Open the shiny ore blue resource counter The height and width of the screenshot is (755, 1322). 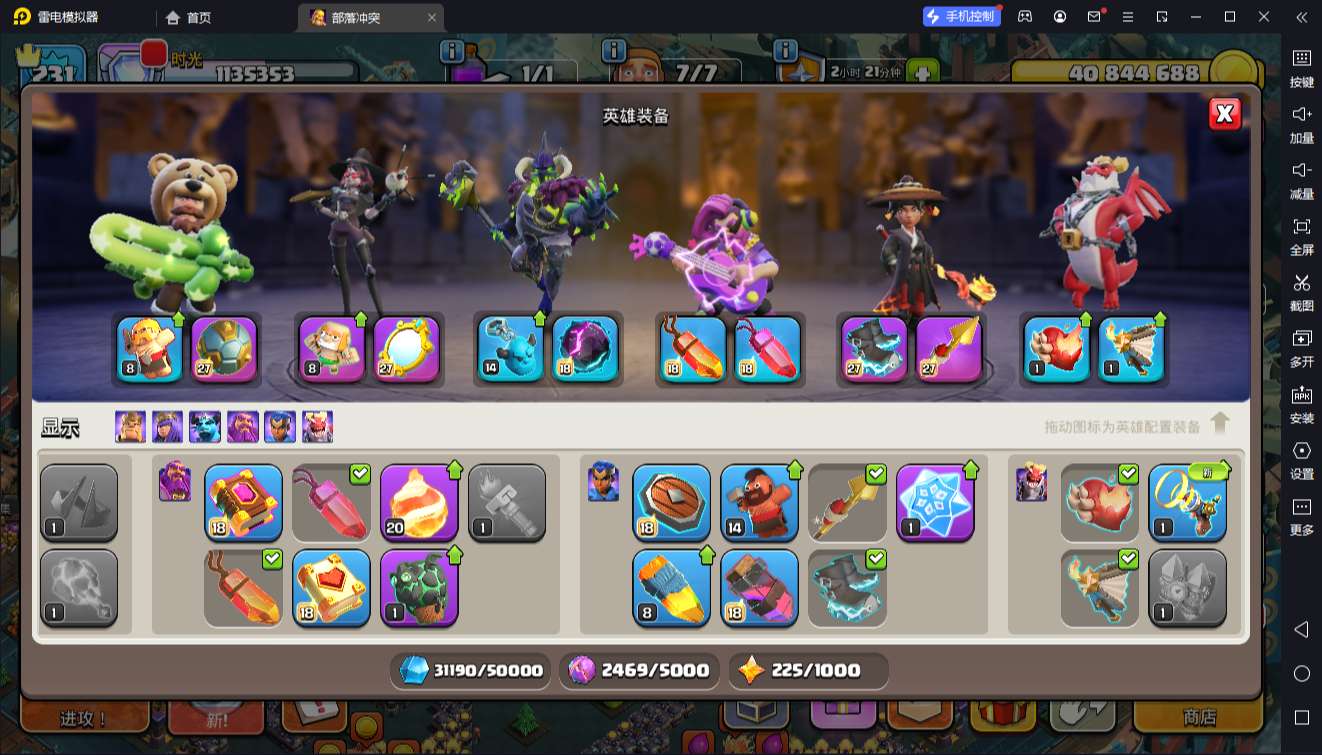point(472,671)
